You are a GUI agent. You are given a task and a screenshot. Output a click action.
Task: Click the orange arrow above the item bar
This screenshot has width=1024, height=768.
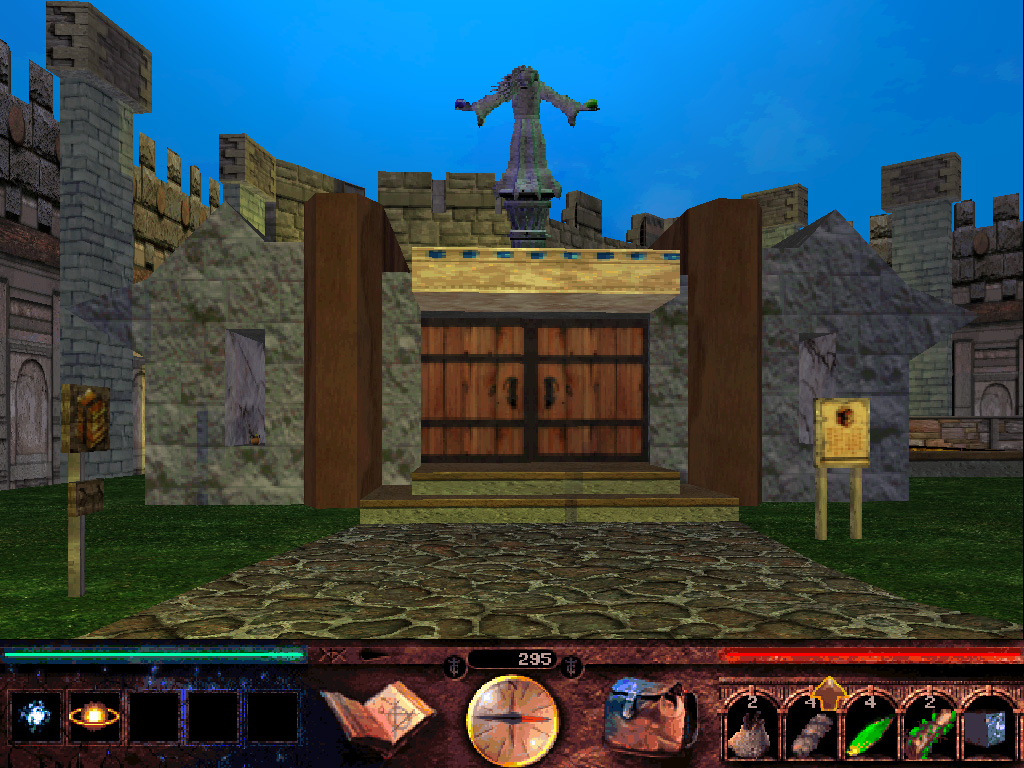click(828, 690)
